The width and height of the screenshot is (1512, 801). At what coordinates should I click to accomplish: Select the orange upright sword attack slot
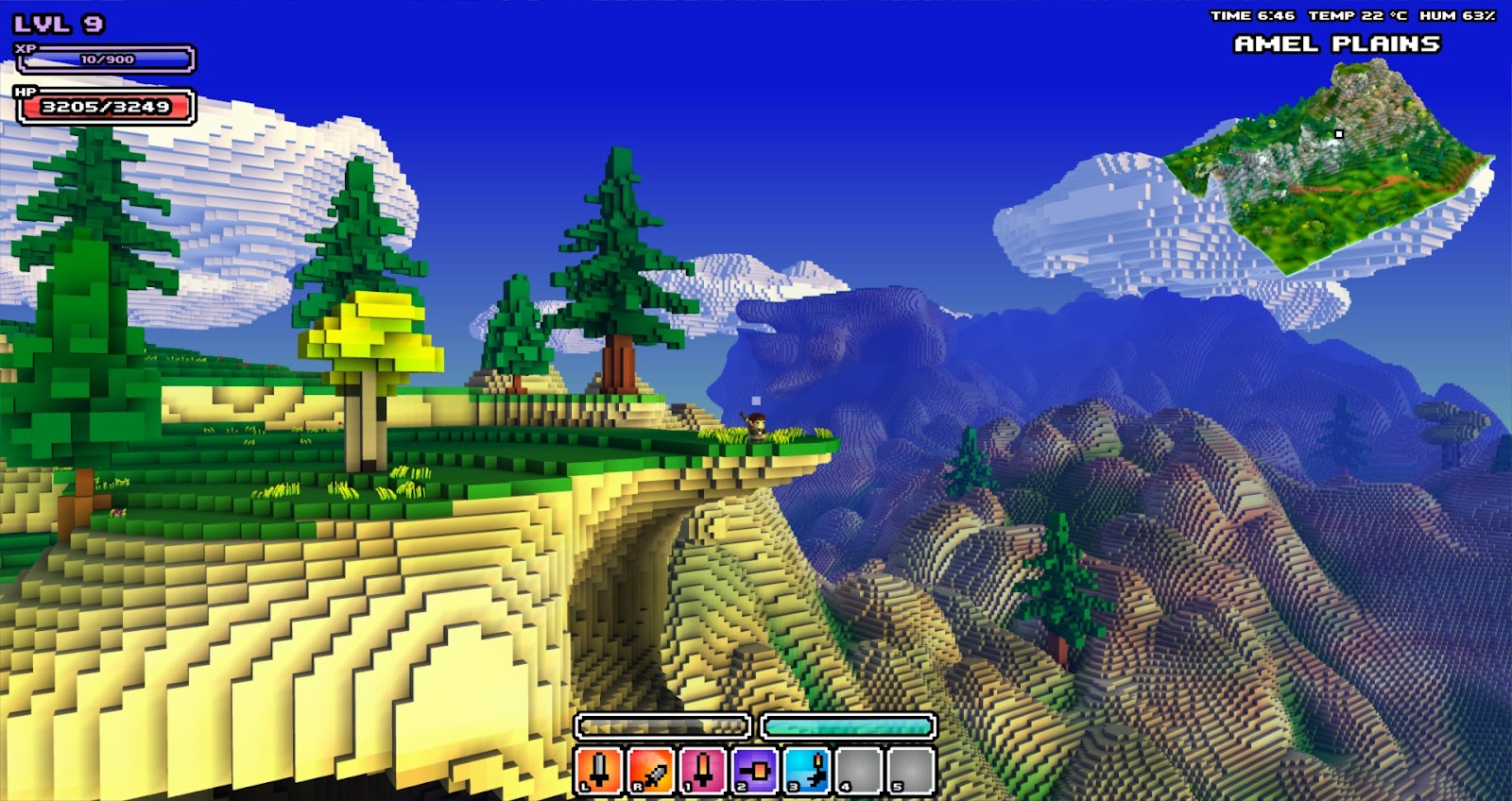[x=599, y=770]
